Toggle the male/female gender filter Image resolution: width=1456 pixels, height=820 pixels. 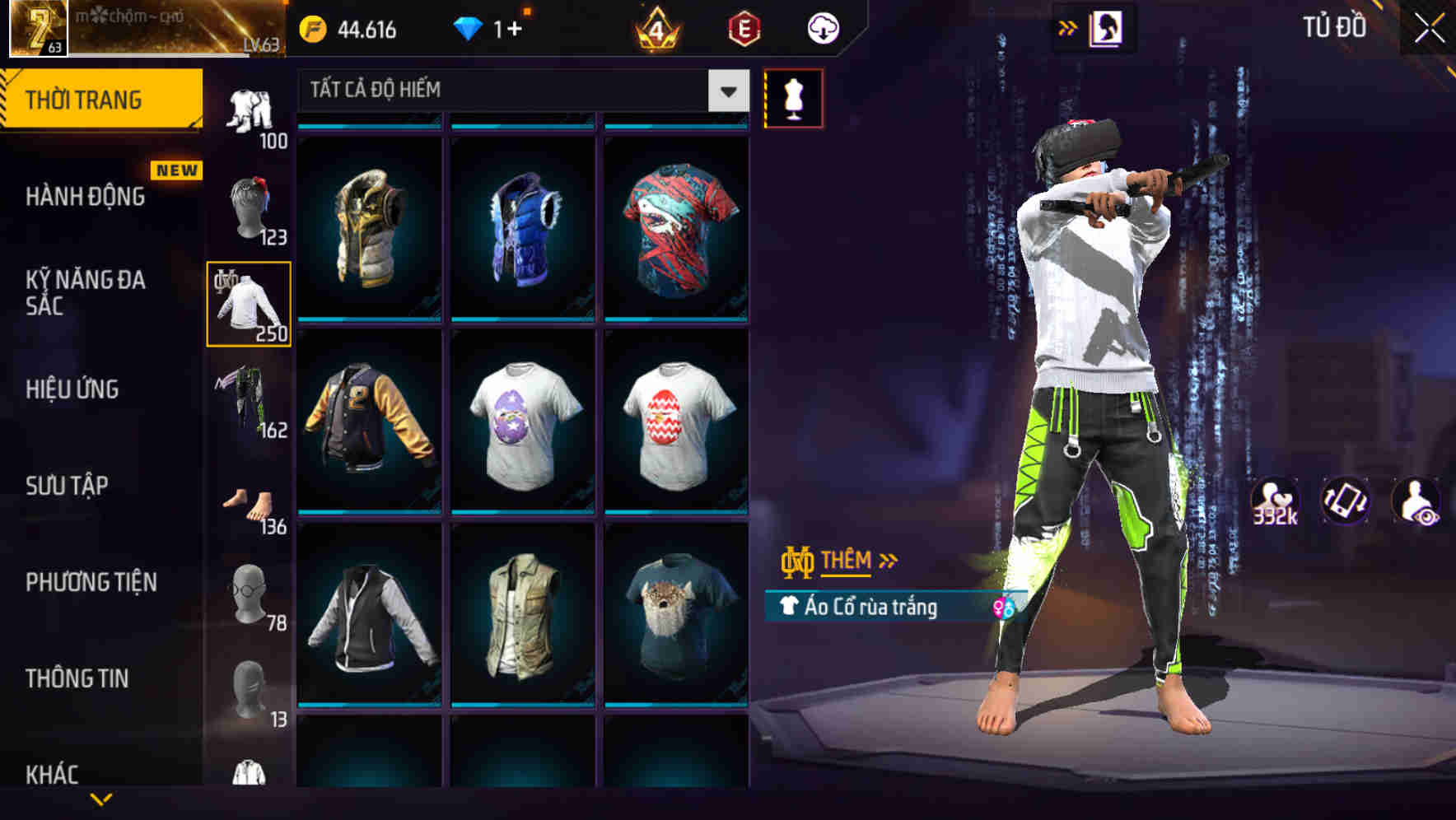click(1000, 608)
